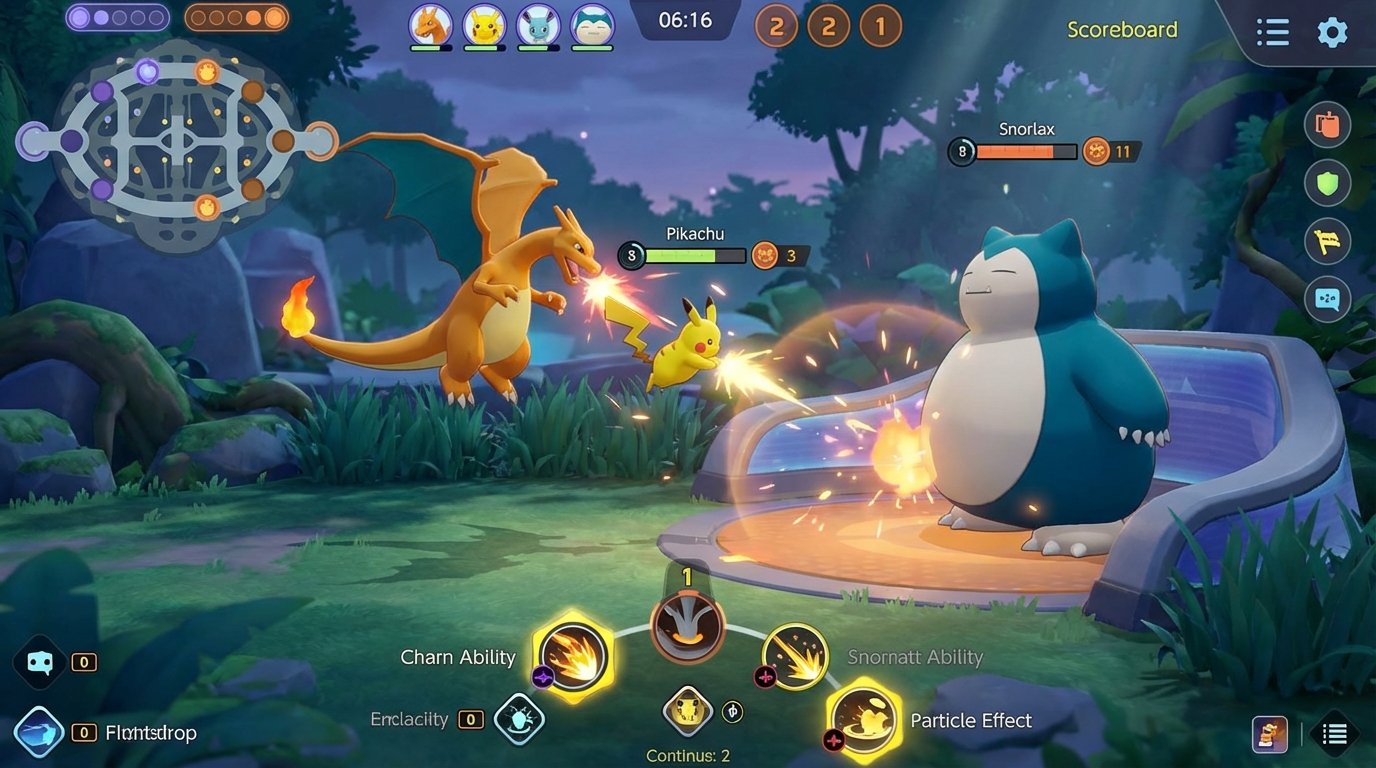
Task: Expand the list icon next to settings gear
Action: click(1272, 32)
